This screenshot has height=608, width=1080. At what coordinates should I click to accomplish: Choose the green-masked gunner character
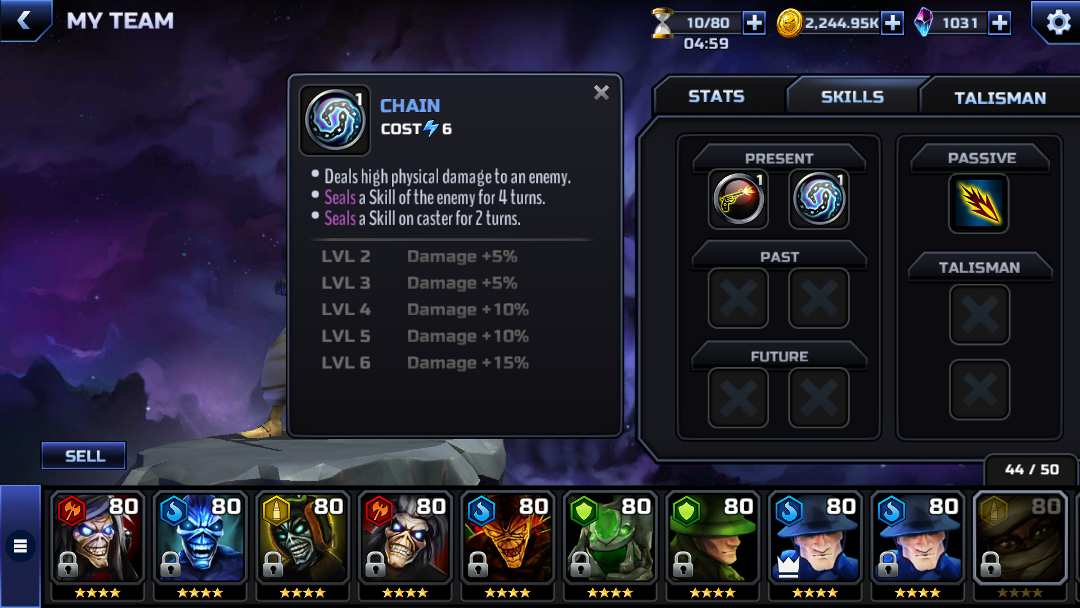[303, 540]
